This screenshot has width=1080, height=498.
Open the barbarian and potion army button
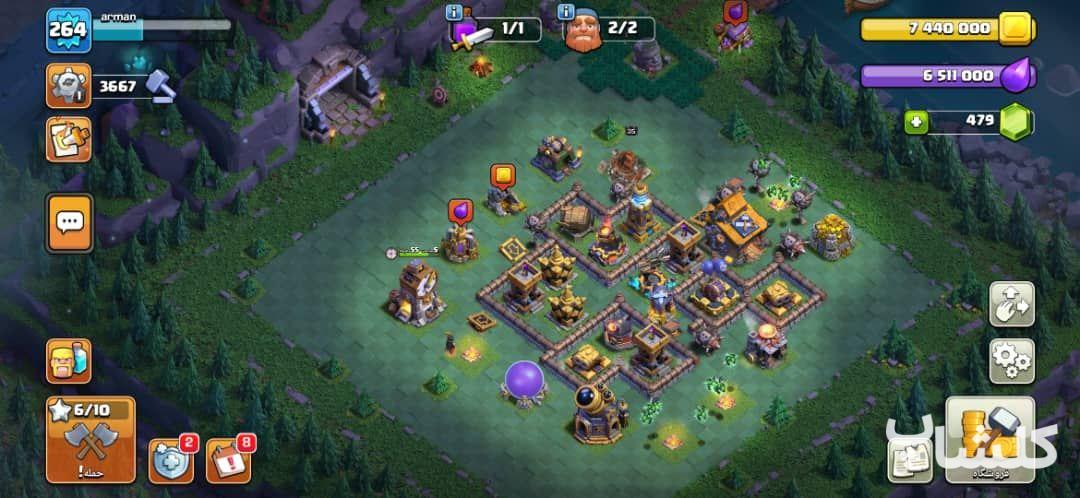point(68,362)
